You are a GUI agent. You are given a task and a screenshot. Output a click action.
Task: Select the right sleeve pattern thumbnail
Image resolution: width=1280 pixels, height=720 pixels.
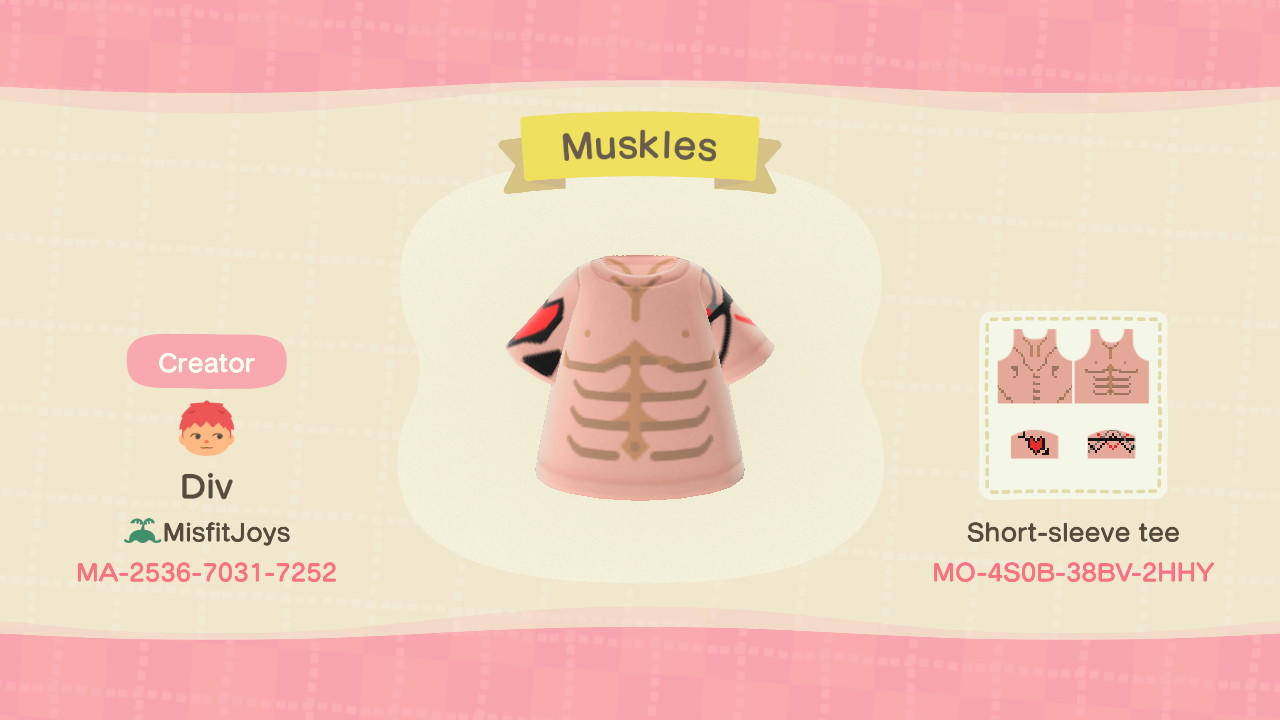click(x=1112, y=445)
